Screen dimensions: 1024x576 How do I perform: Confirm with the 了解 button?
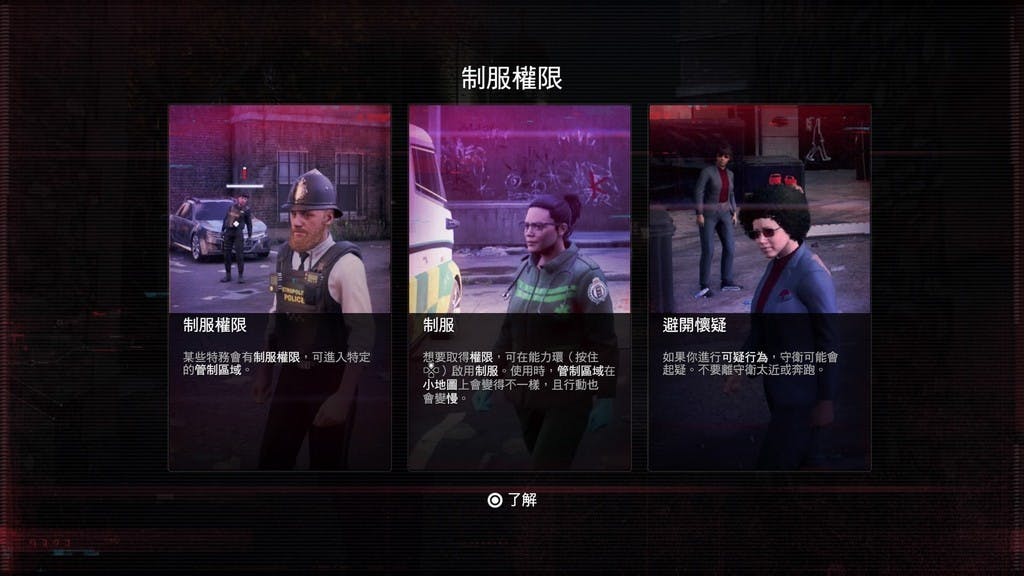[512, 500]
